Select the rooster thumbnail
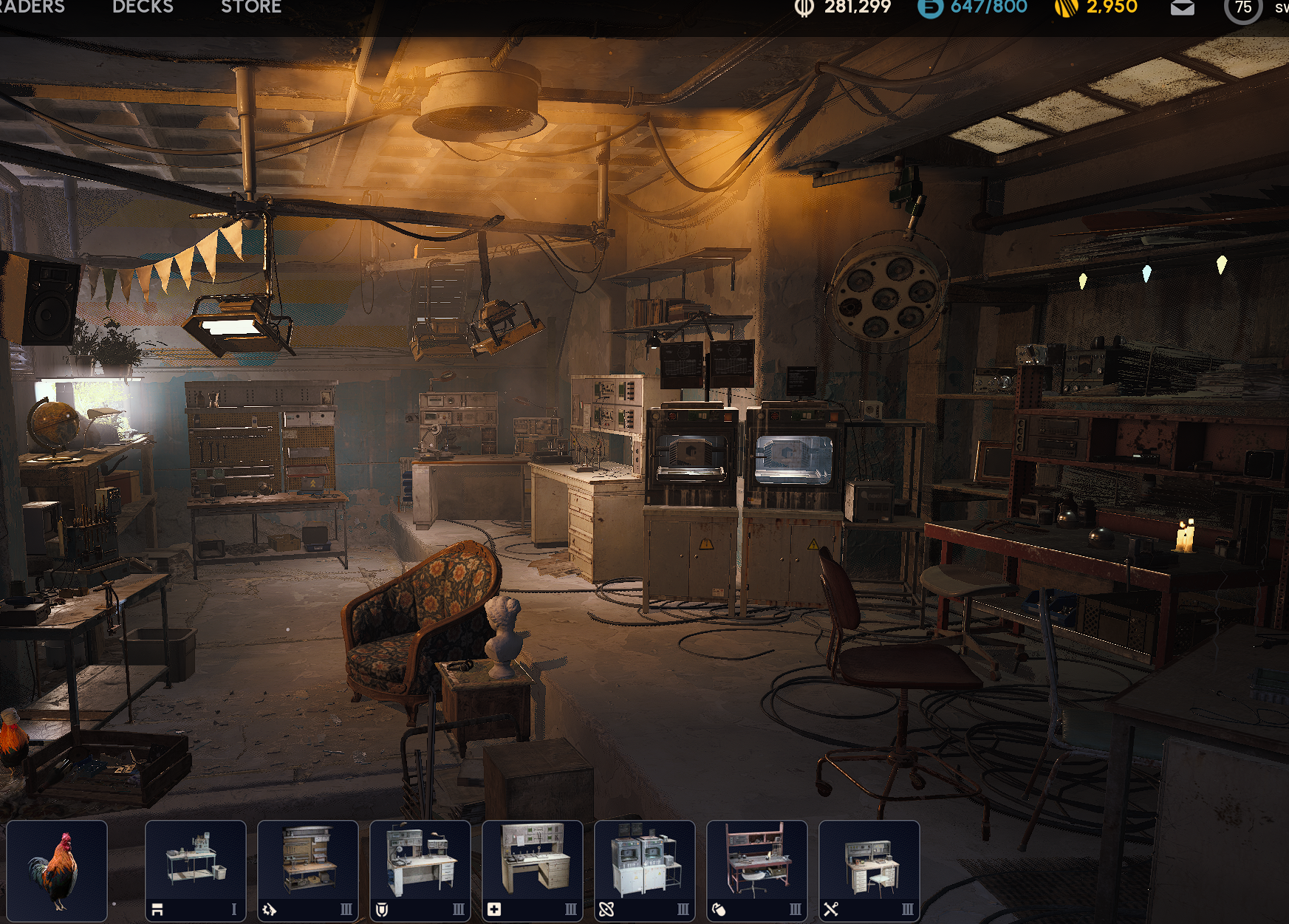 (57, 870)
